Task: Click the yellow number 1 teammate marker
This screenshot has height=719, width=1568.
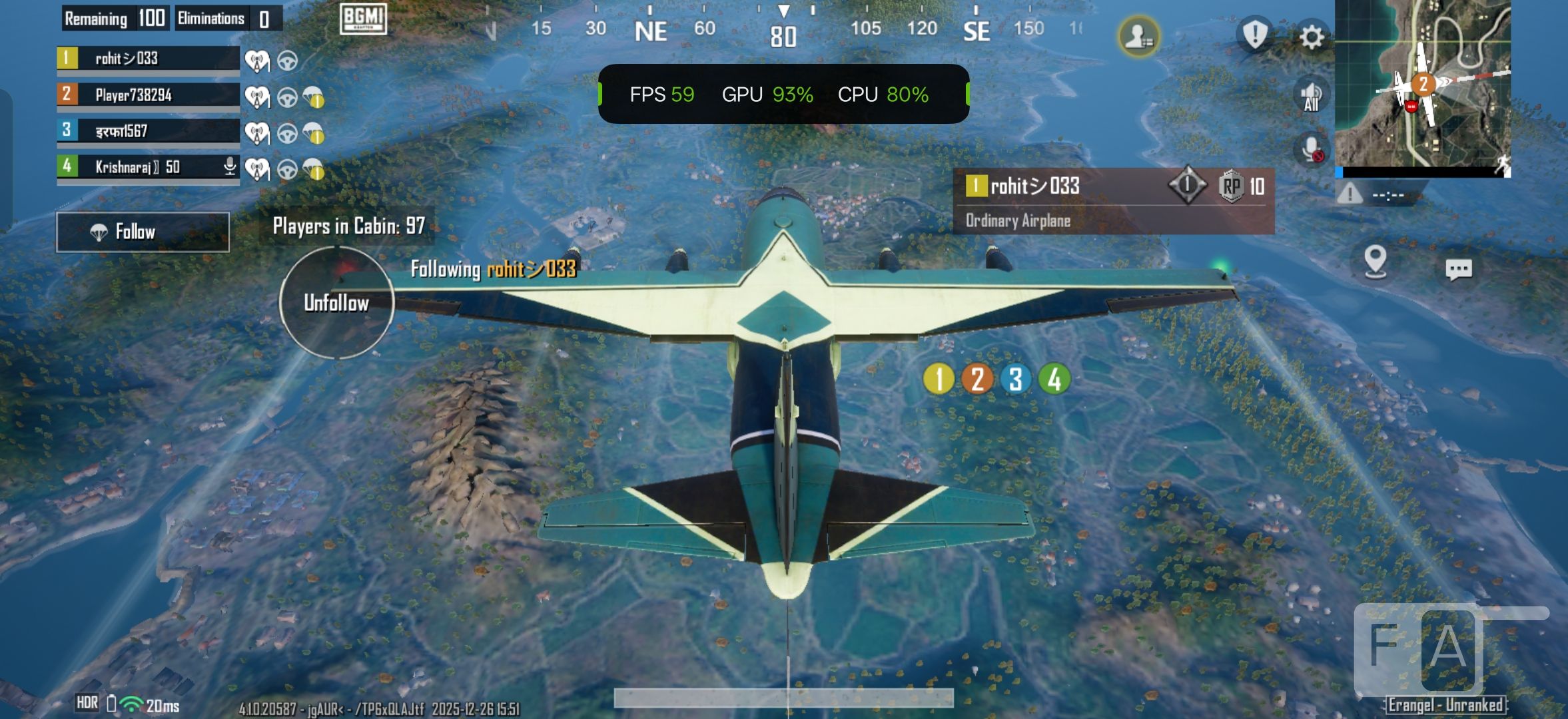Action: pos(939,379)
